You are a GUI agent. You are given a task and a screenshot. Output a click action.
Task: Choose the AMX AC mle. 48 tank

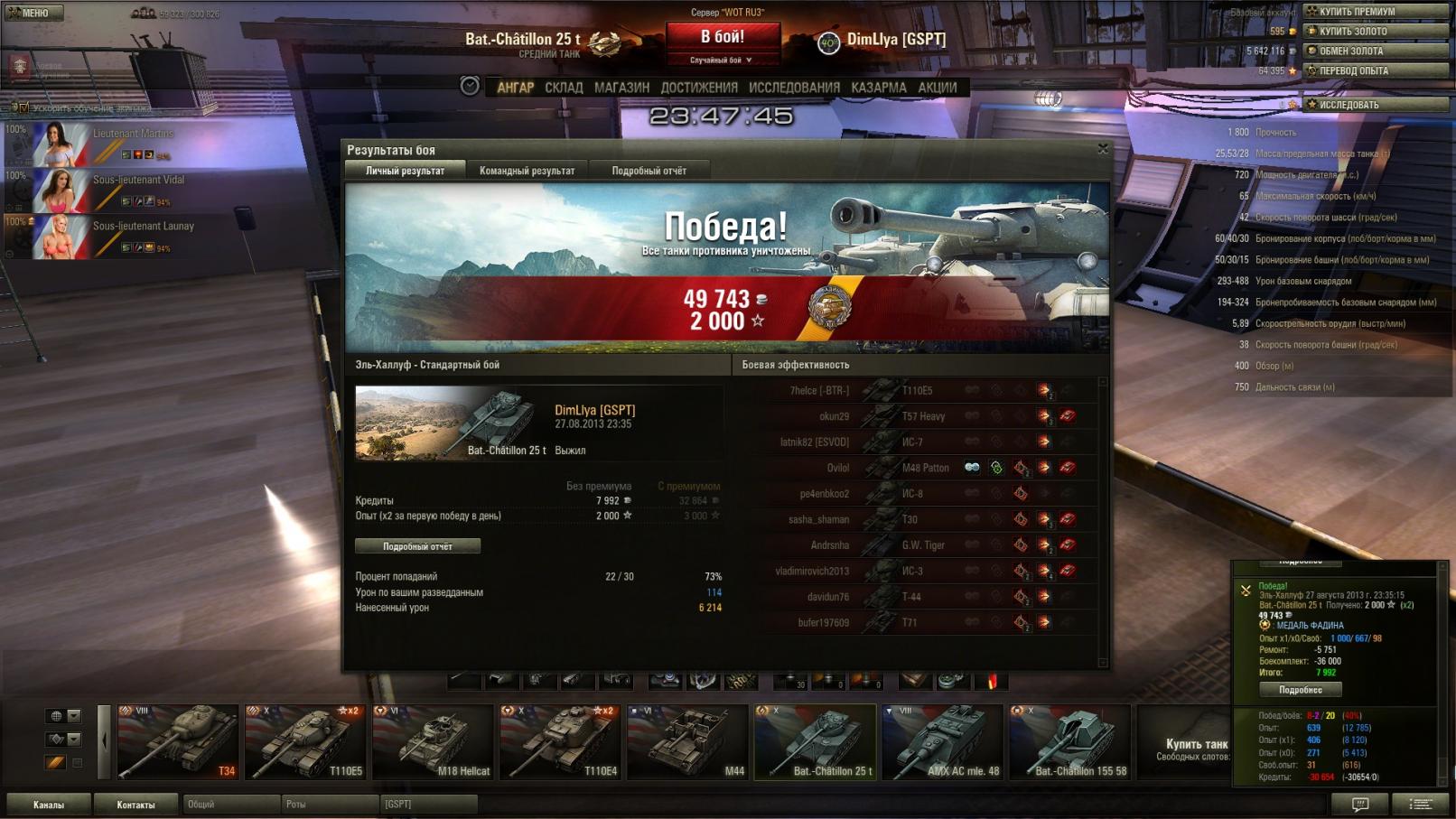[942, 742]
